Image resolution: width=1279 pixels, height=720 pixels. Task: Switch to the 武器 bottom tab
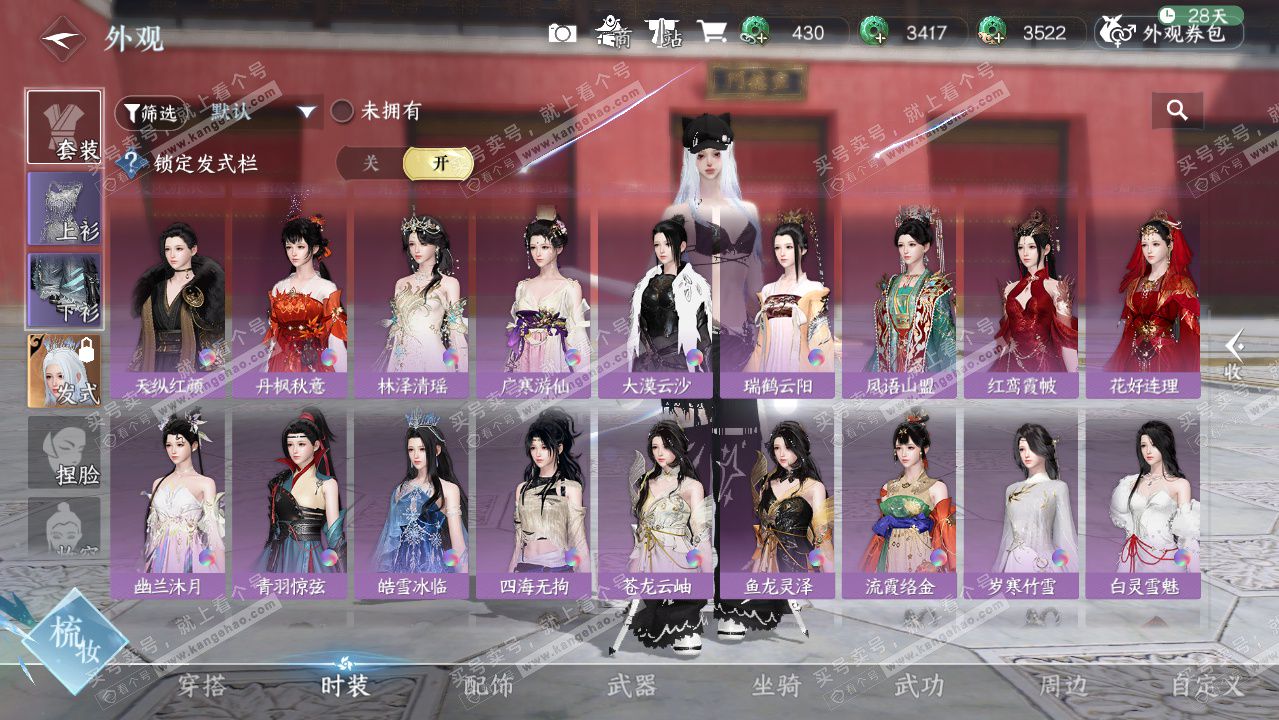tap(631, 685)
